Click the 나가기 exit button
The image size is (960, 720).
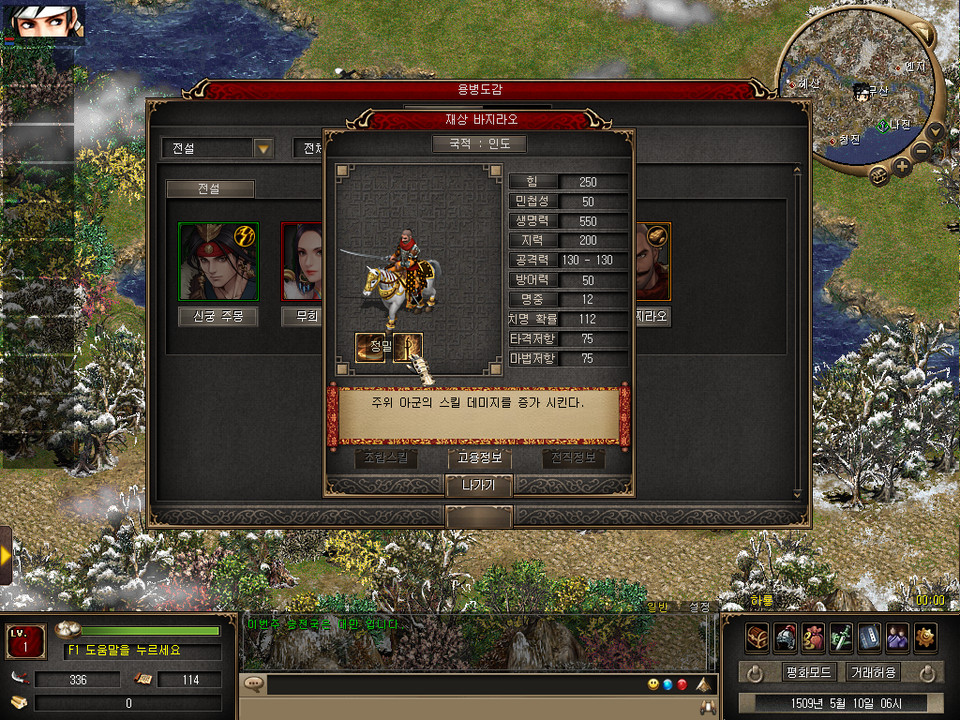click(479, 486)
